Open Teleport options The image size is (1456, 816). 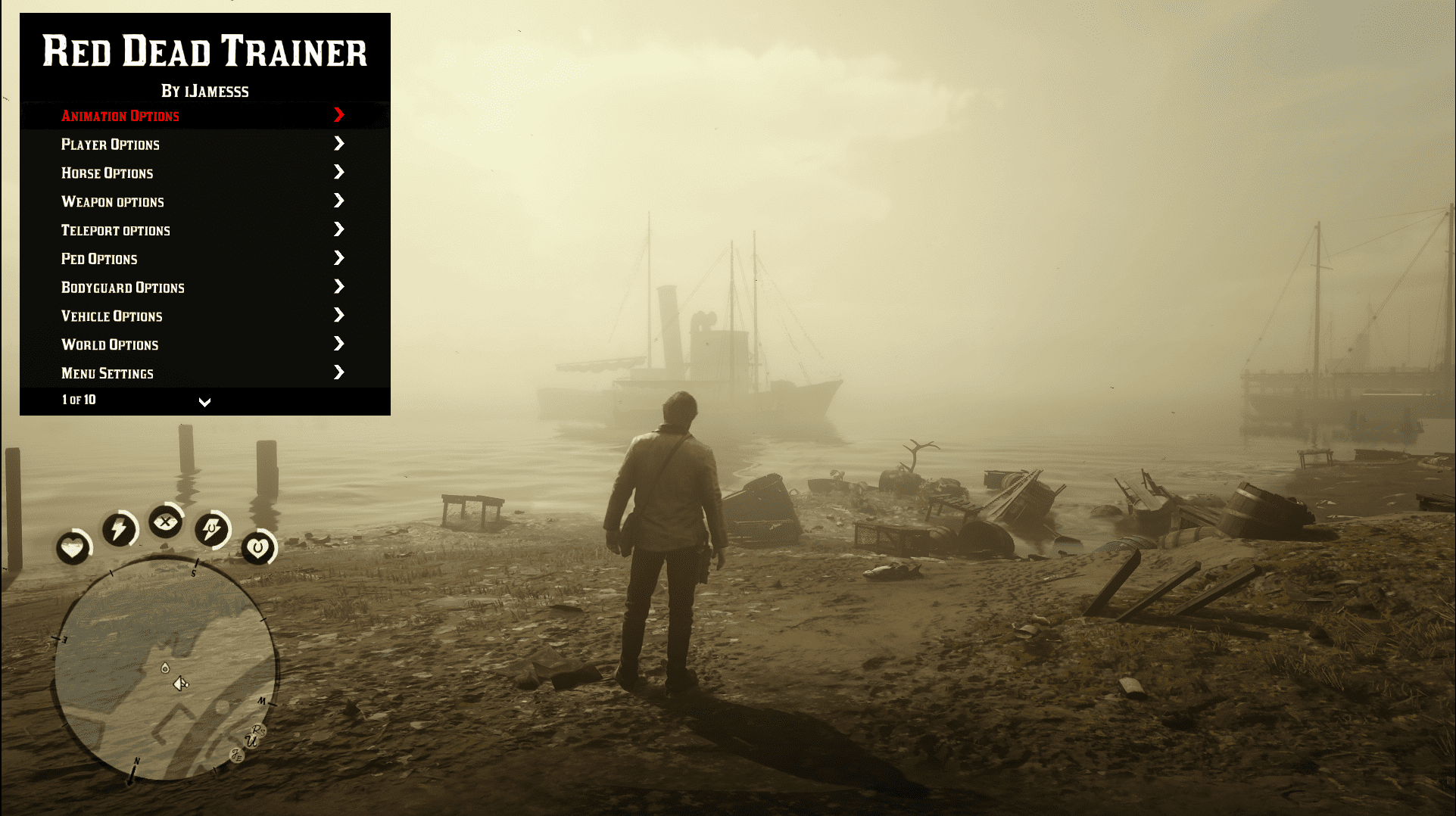point(115,230)
